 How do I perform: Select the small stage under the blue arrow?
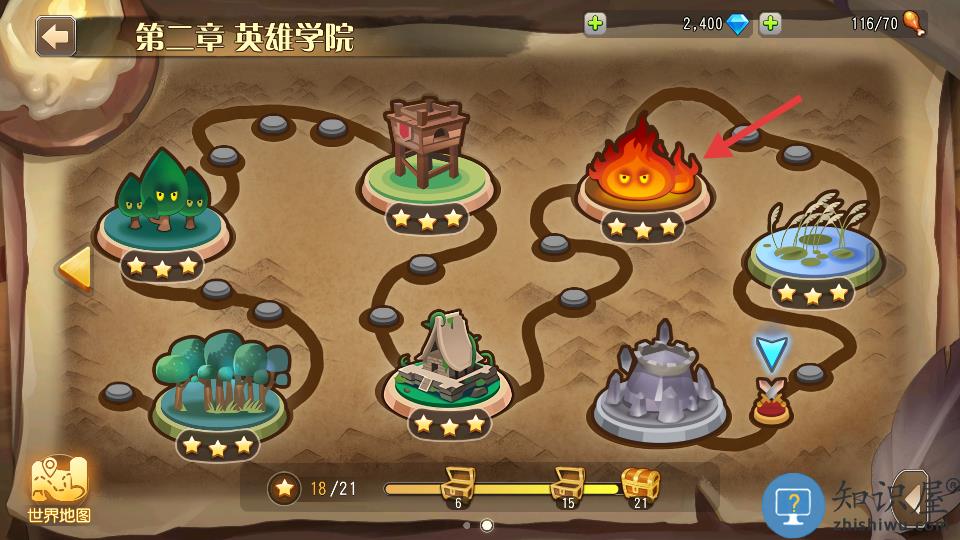(771, 401)
